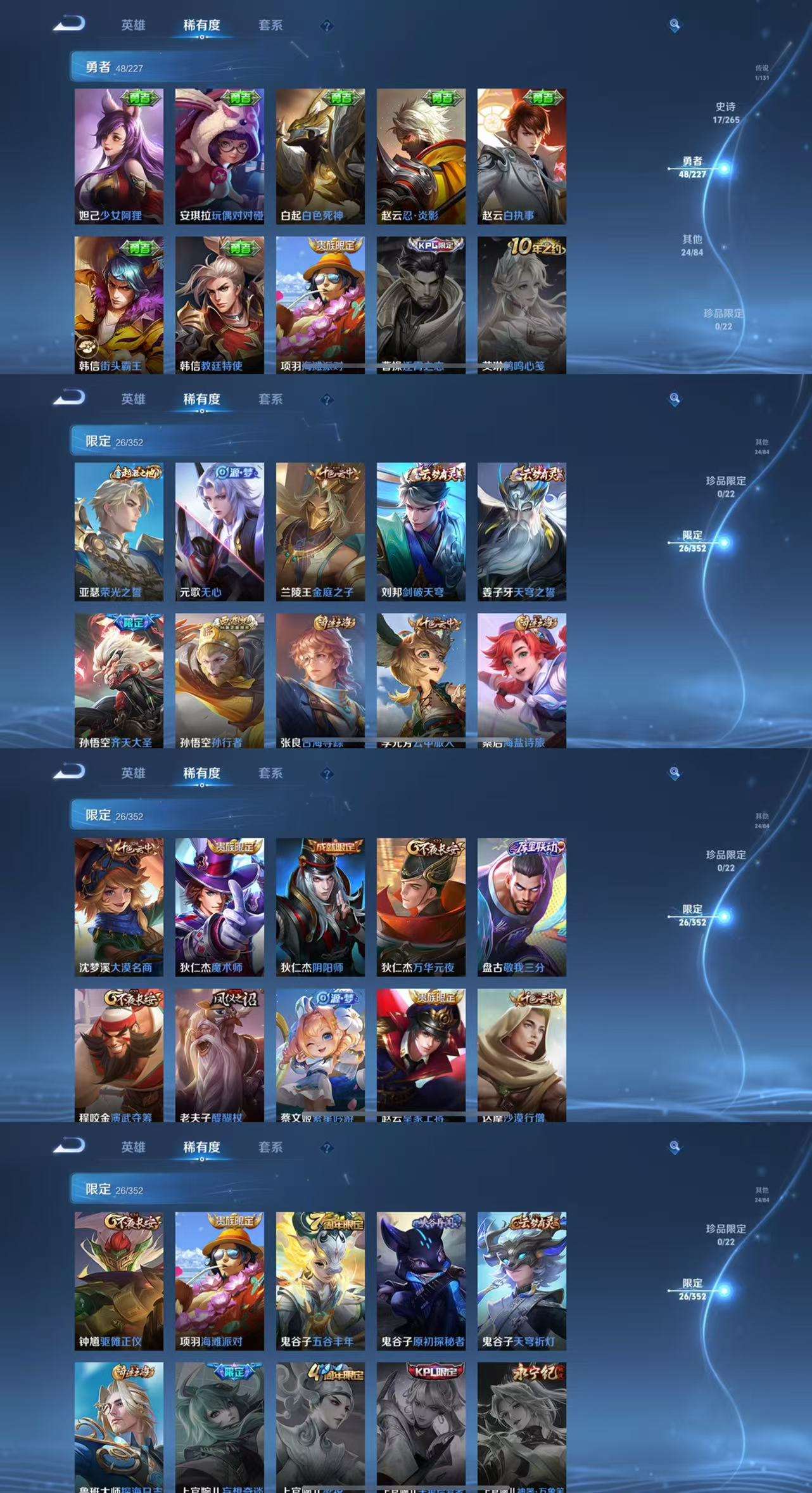View the 元歌 无心 skin

(x=219, y=531)
